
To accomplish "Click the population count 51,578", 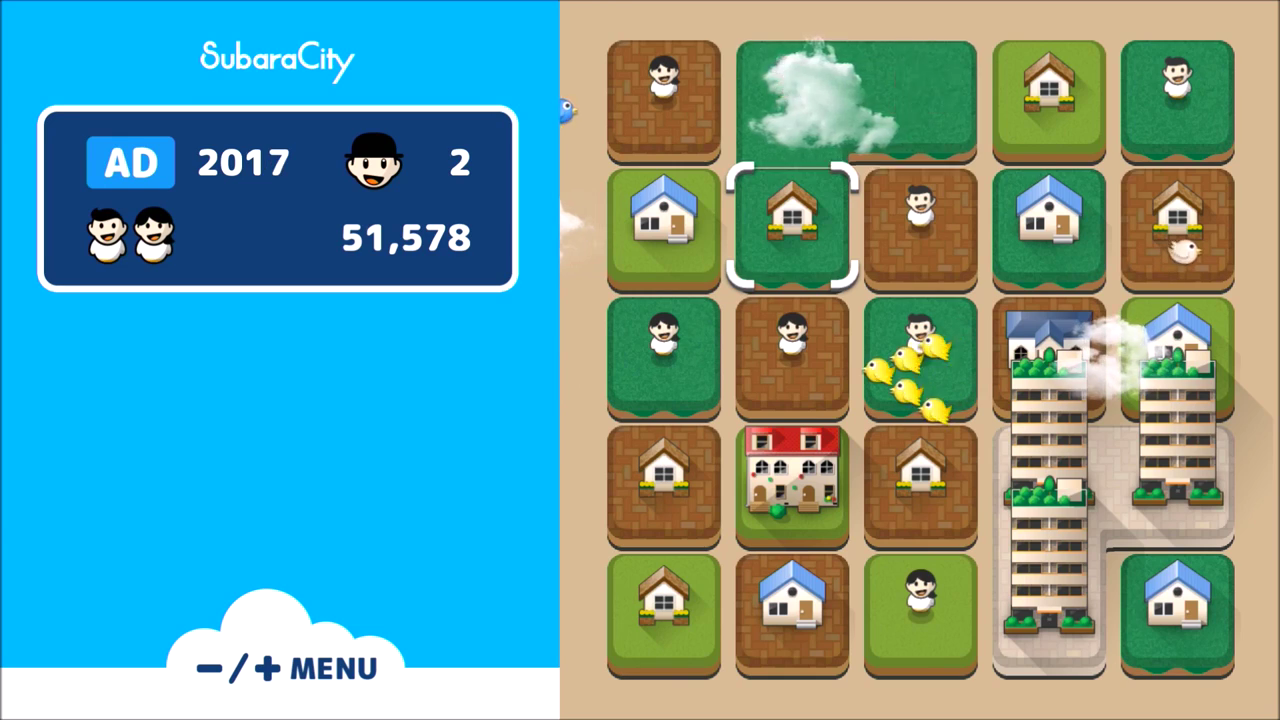I will 404,237.
